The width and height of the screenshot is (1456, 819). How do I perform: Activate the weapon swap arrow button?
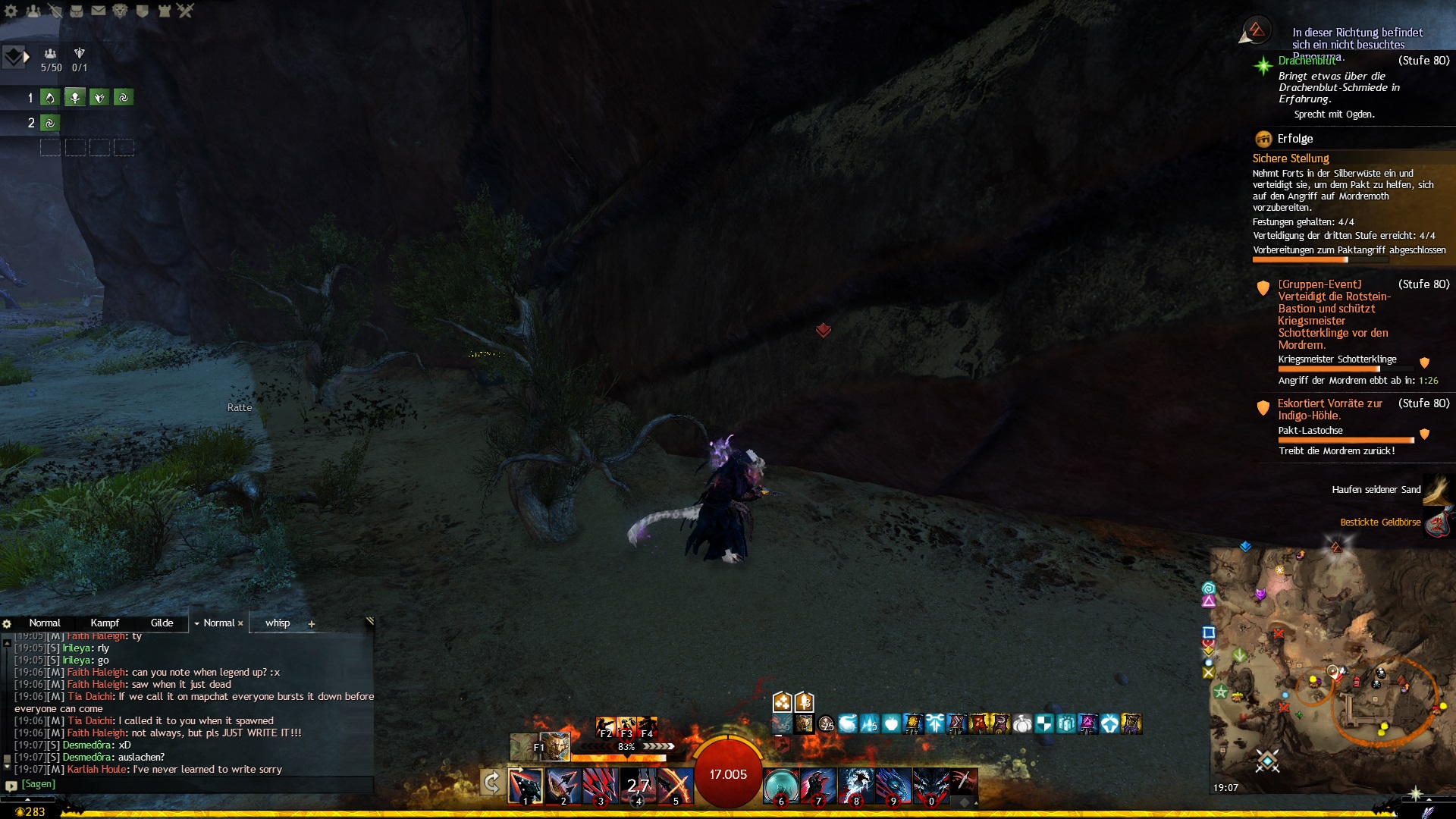click(x=491, y=782)
